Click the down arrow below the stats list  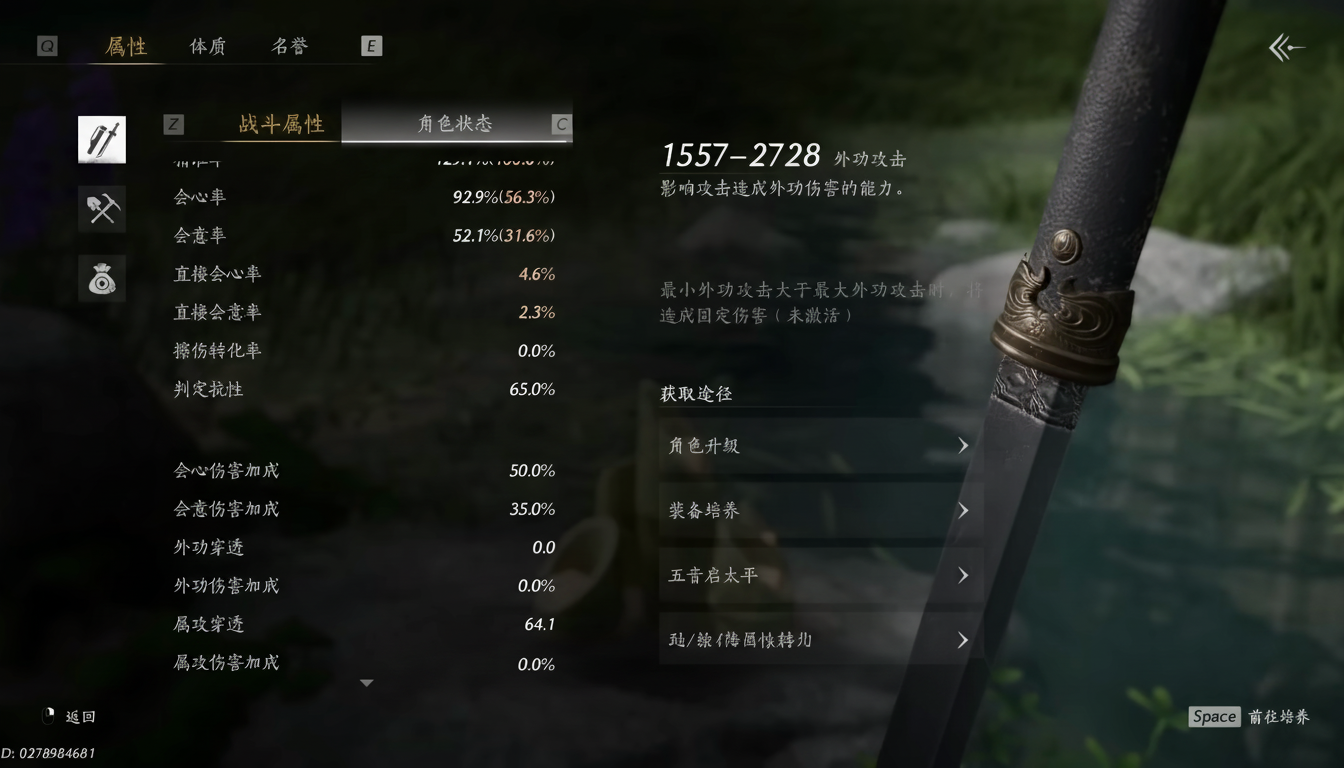click(366, 681)
